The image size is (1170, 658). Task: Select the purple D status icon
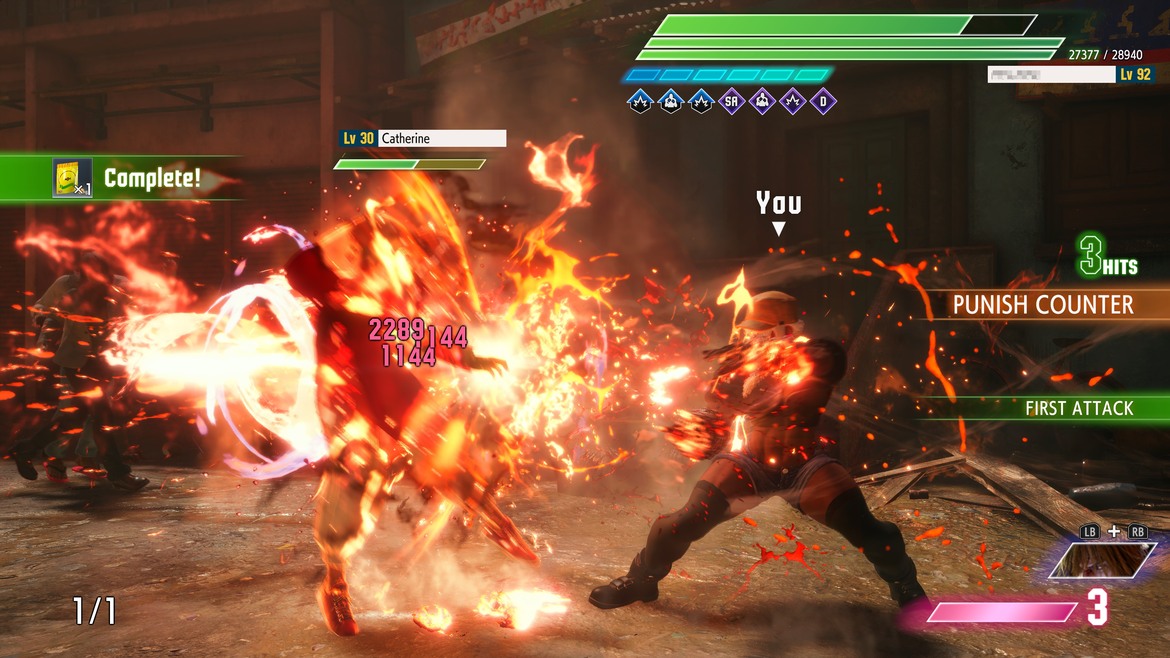click(x=824, y=101)
